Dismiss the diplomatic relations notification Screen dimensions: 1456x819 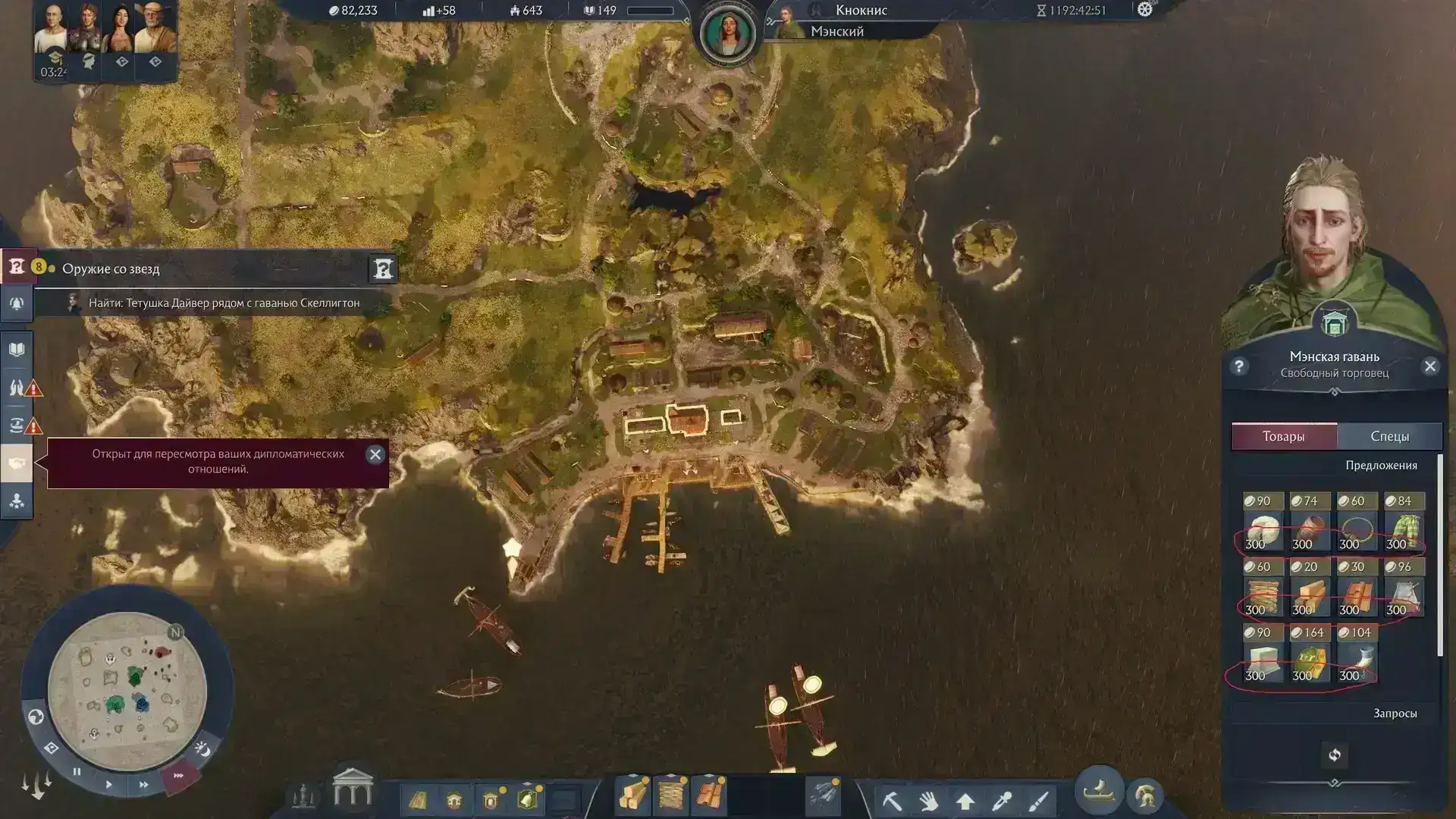tap(375, 455)
